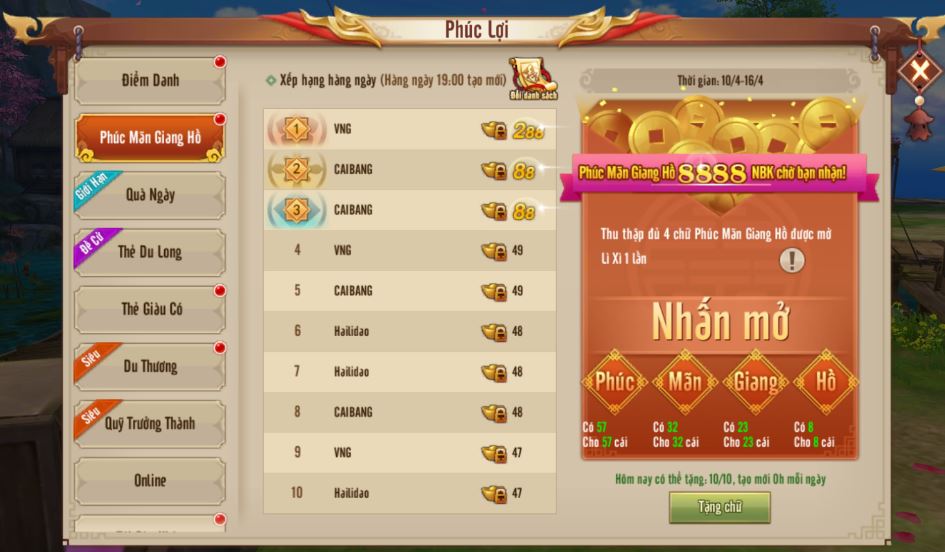Open the Du Thương tab
945x552 pixels.
coord(149,366)
